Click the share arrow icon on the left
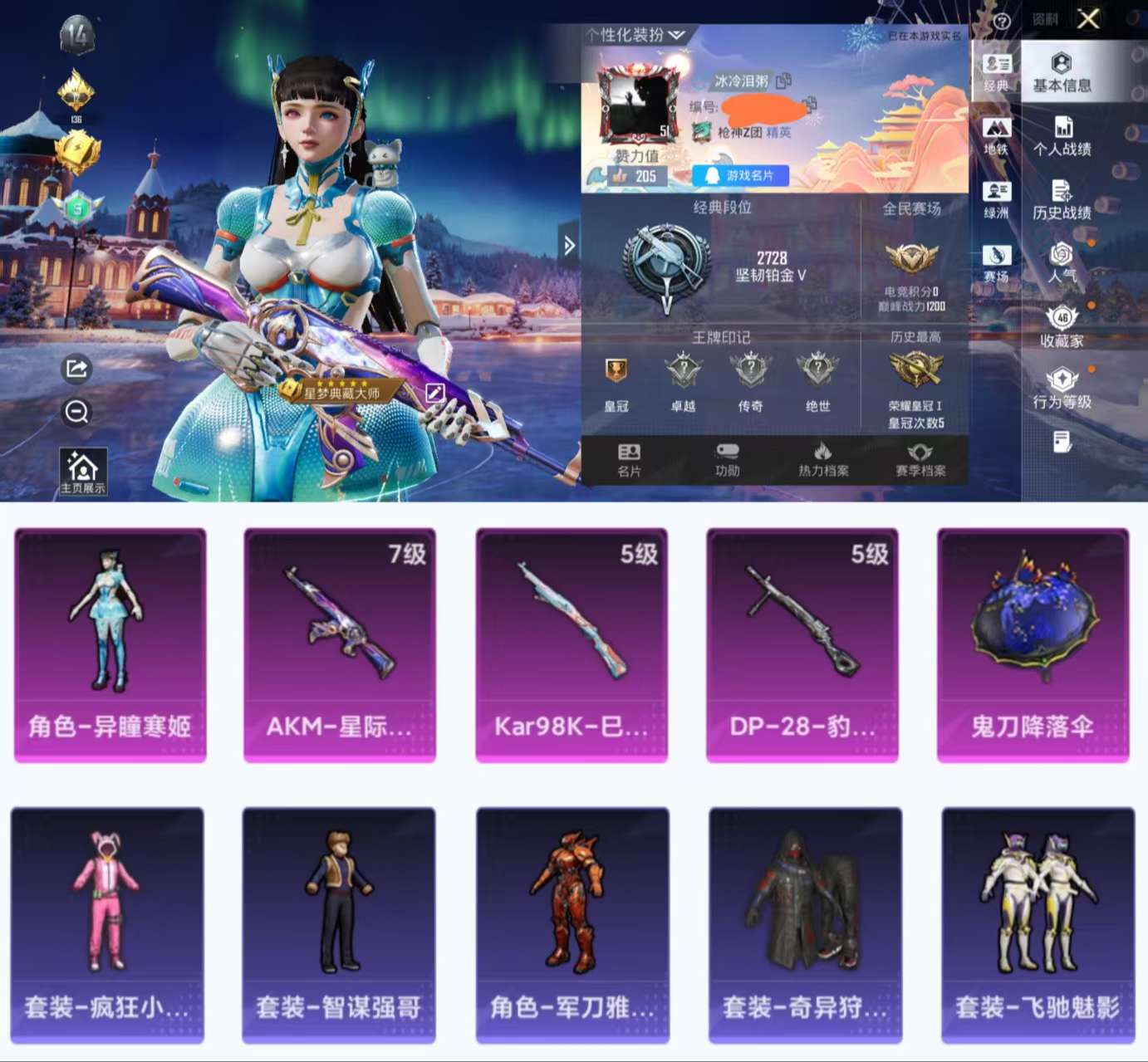 pyautogui.click(x=76, y=368)
